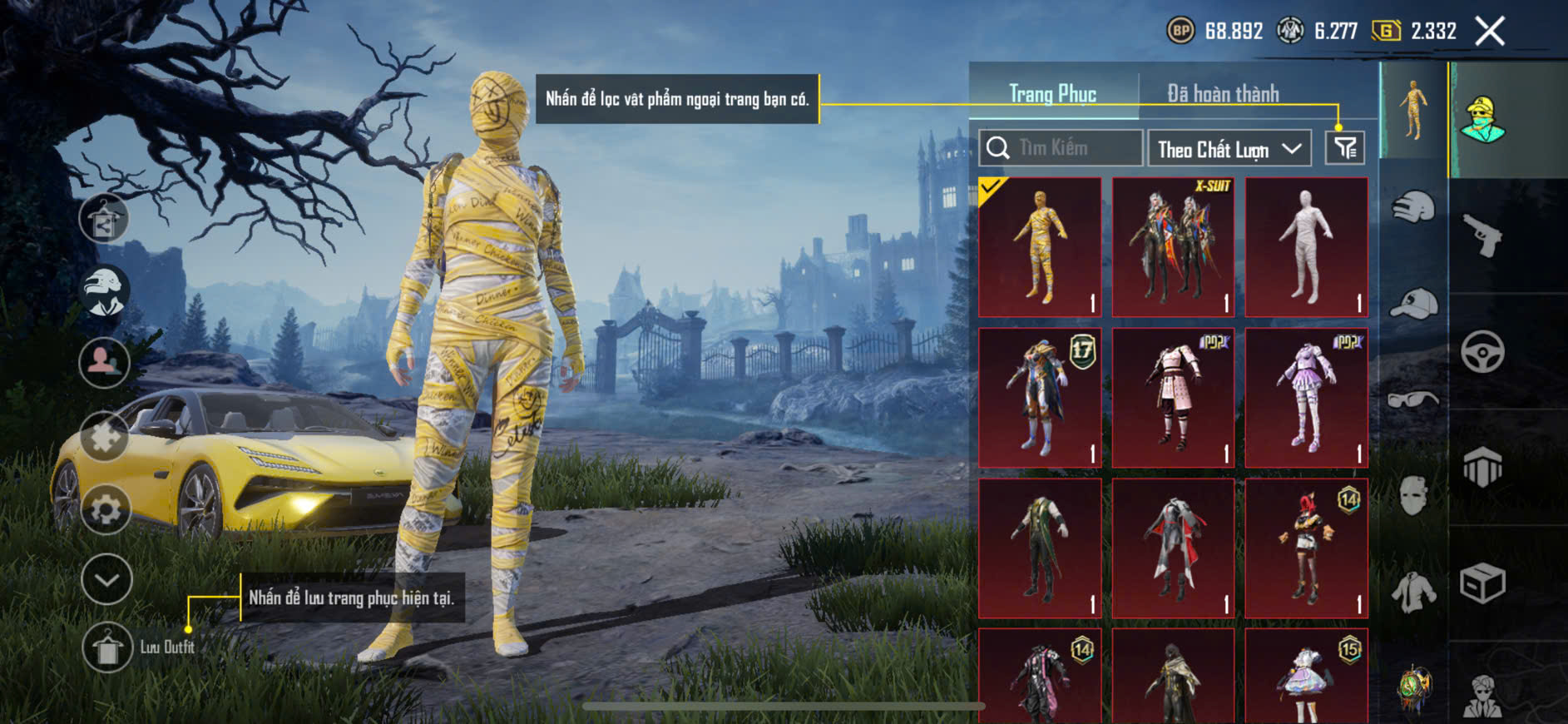
Task: Collapse the left side menu chevron button
Action: click(x=106, y=579)
